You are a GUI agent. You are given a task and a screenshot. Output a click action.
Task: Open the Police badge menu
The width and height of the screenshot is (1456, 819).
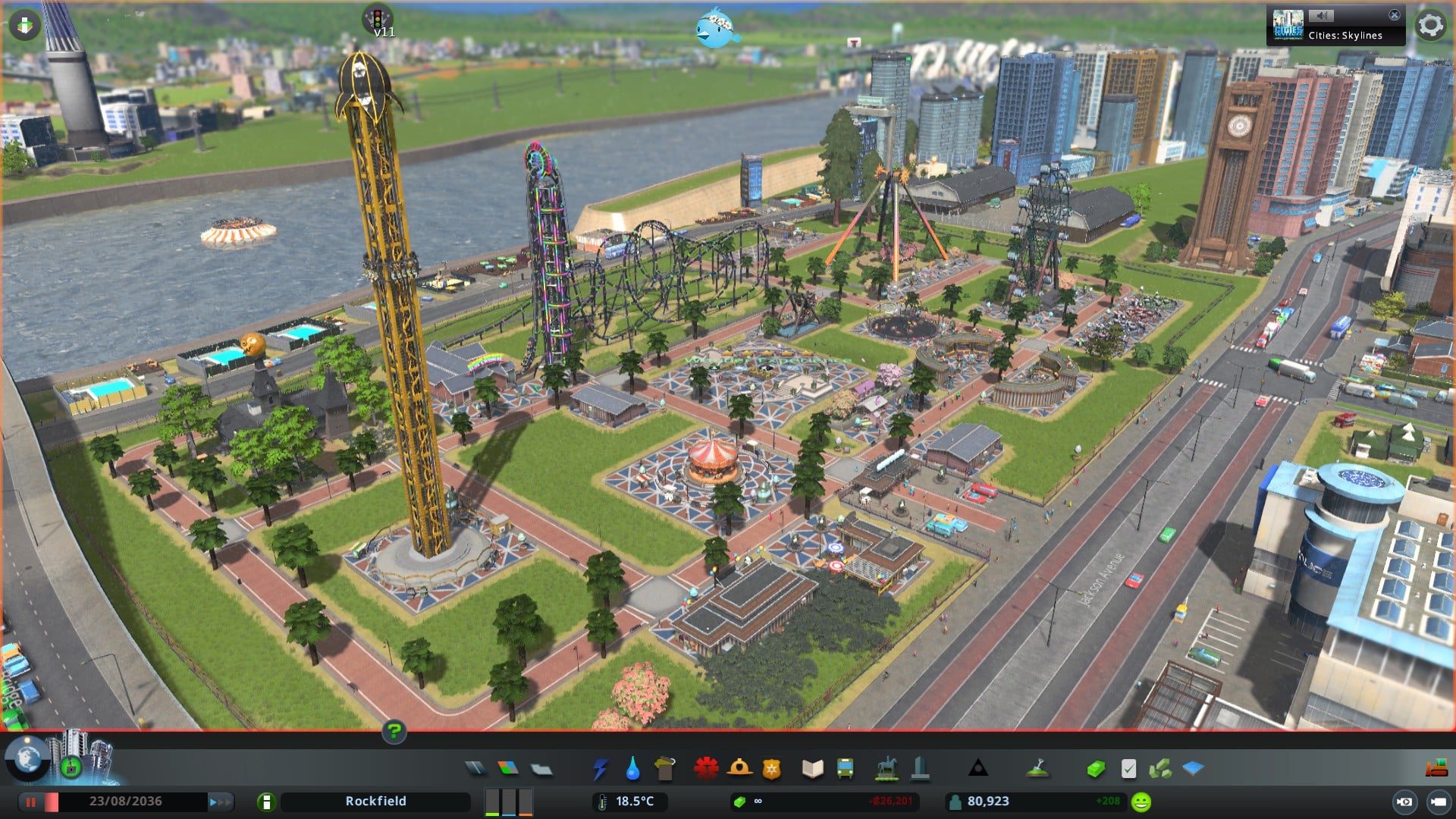[772, 769]
